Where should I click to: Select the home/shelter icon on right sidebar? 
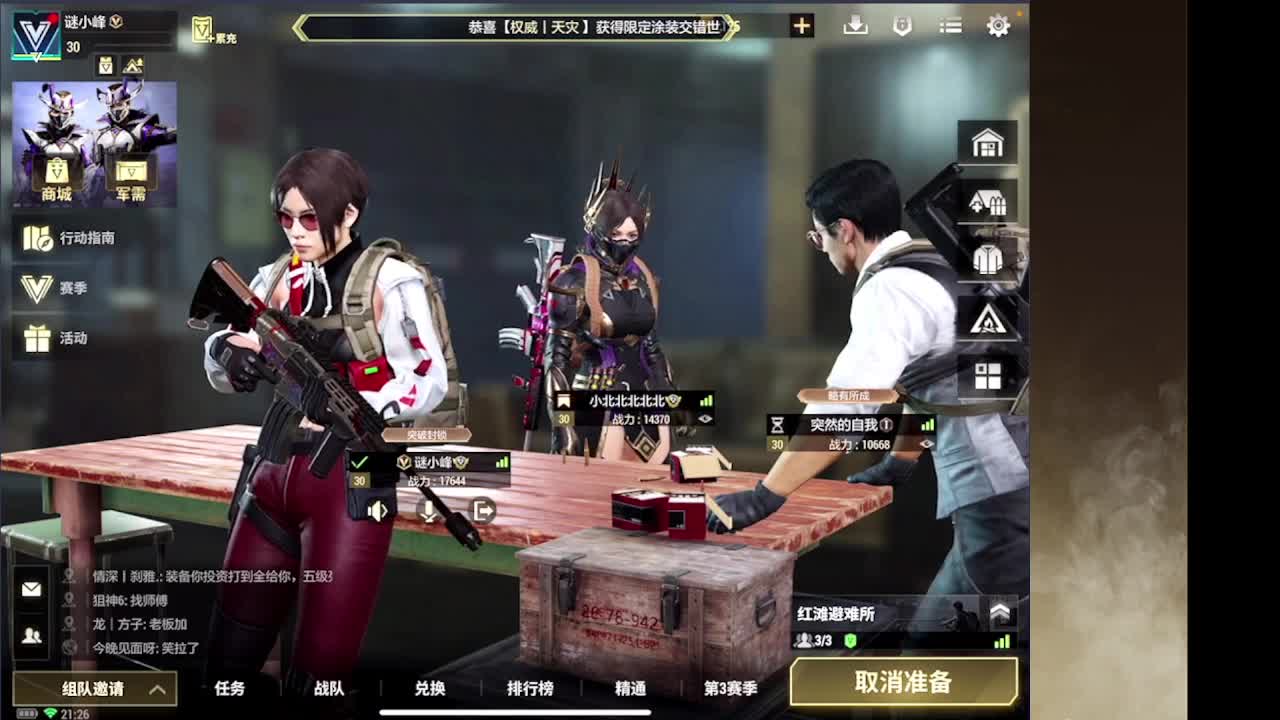coord(988,142)
